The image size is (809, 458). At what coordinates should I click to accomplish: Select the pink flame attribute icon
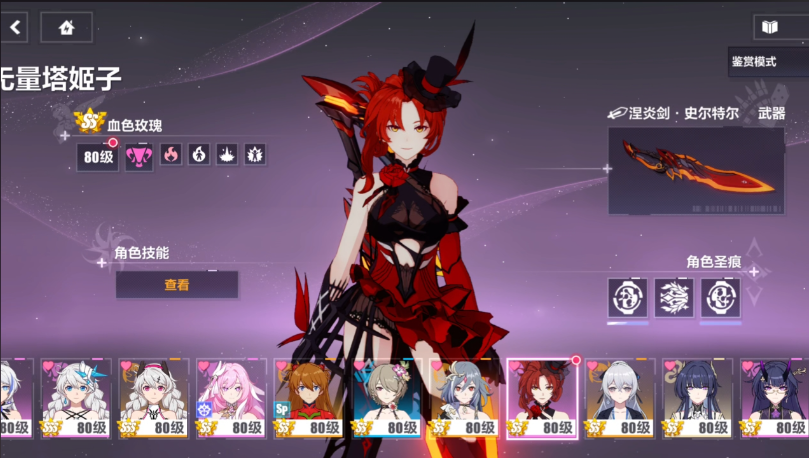171,155
